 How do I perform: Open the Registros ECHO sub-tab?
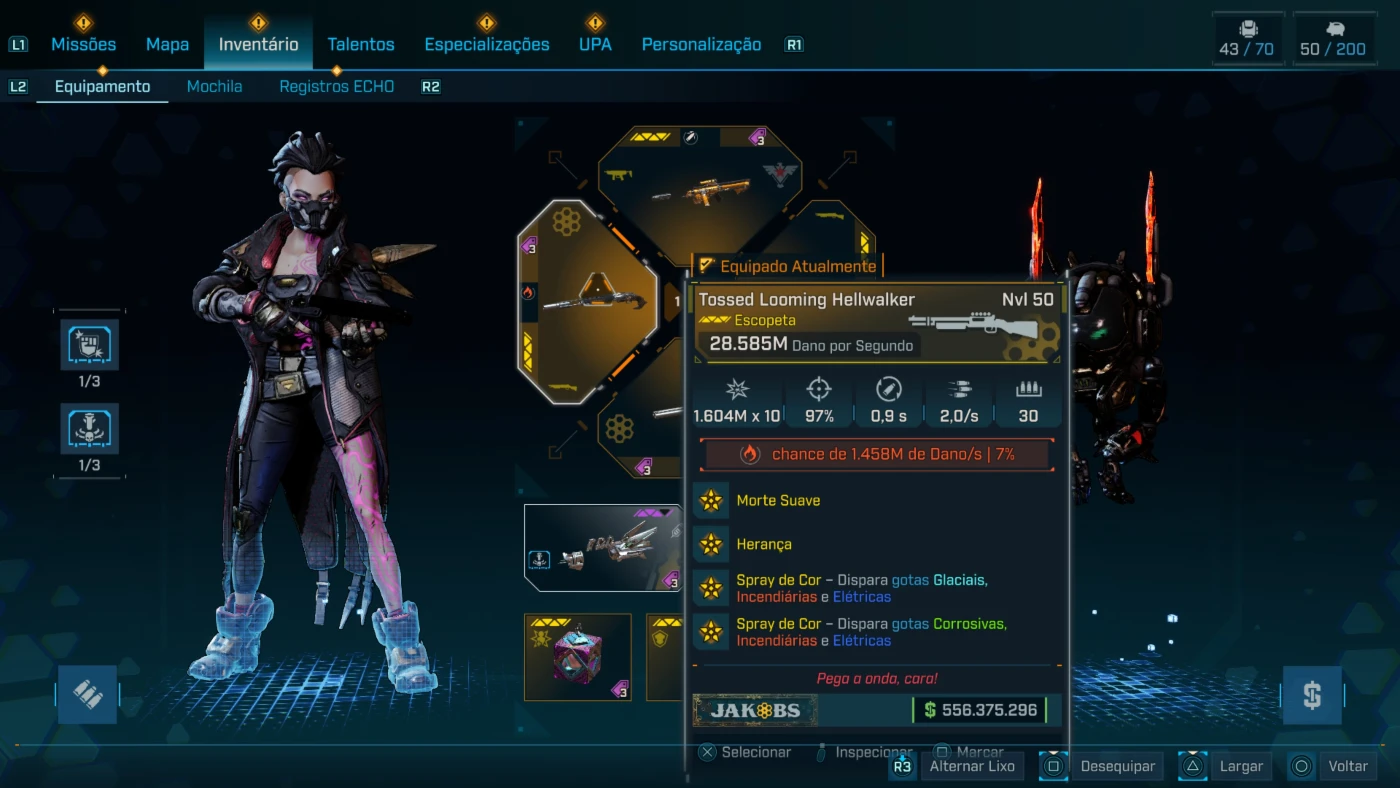(336, 86)
